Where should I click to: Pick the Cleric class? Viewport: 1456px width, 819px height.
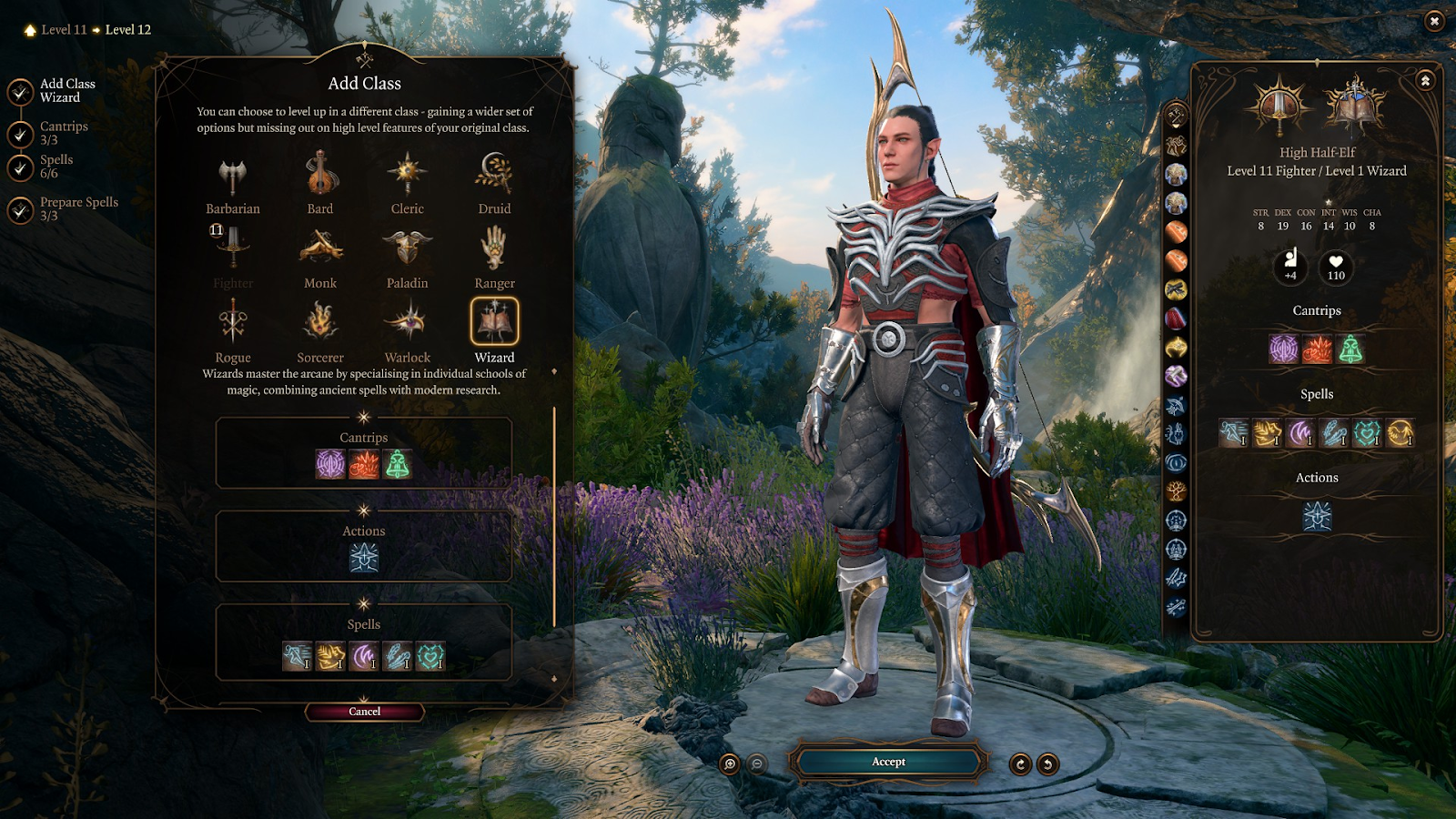pyautogui.click(x=407, y=175)
